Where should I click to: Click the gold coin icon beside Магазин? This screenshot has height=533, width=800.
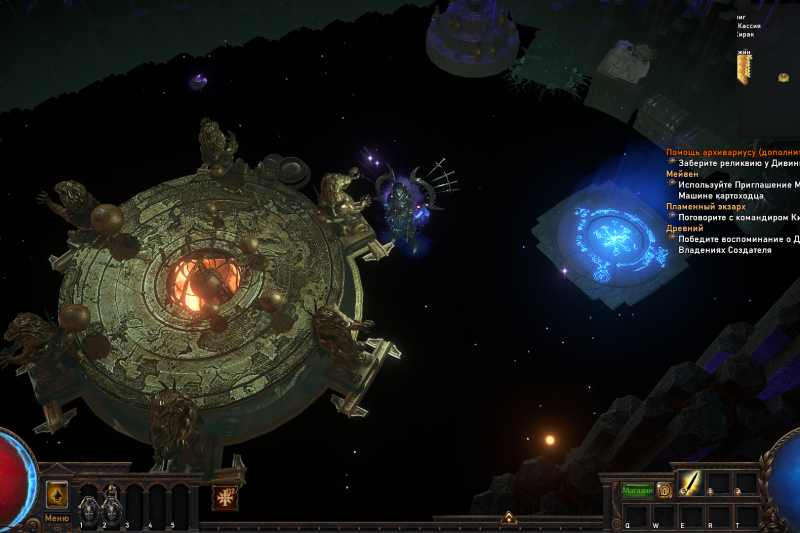click(x=664, y=490)
